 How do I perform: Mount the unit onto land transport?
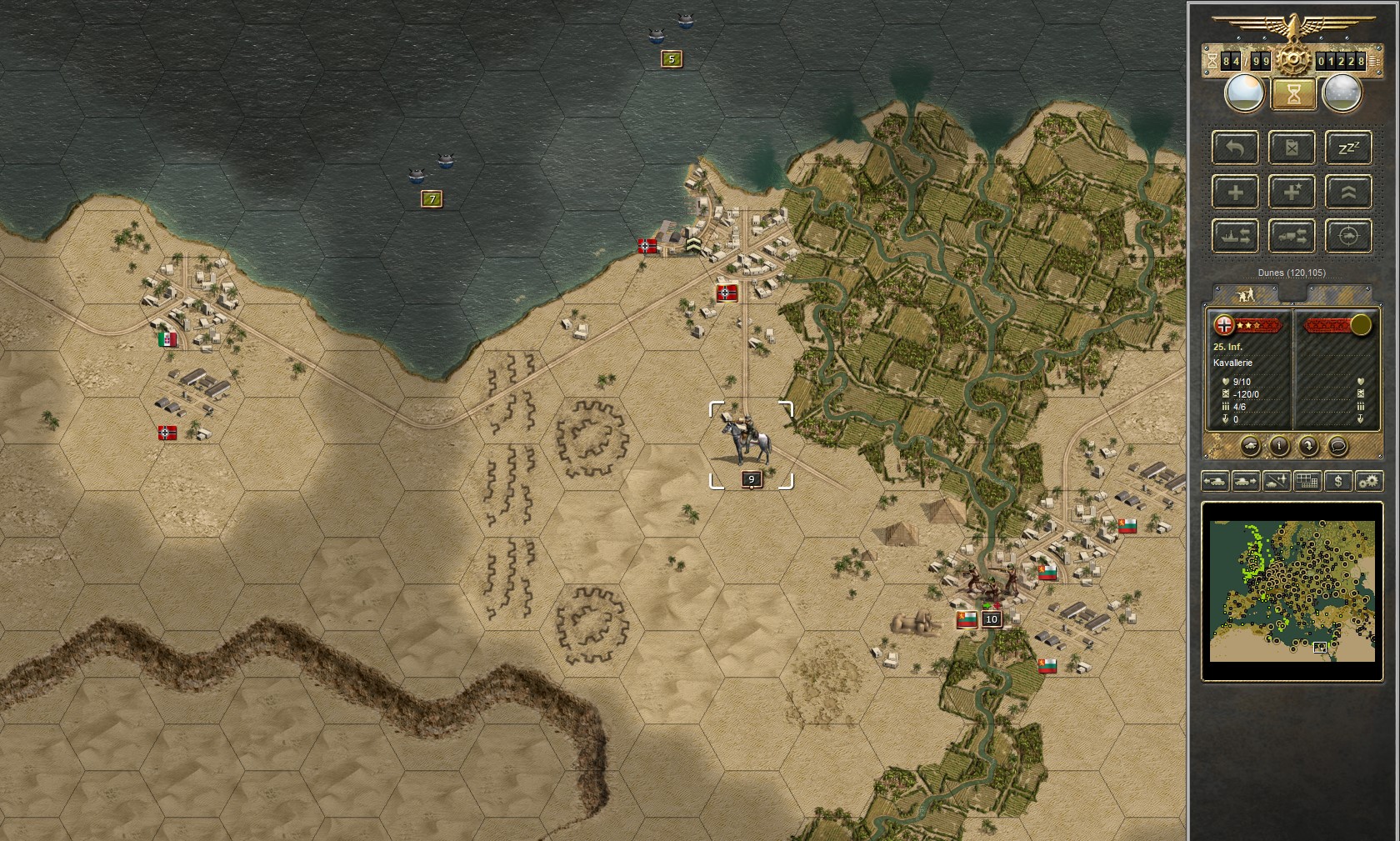(1292, 236)
